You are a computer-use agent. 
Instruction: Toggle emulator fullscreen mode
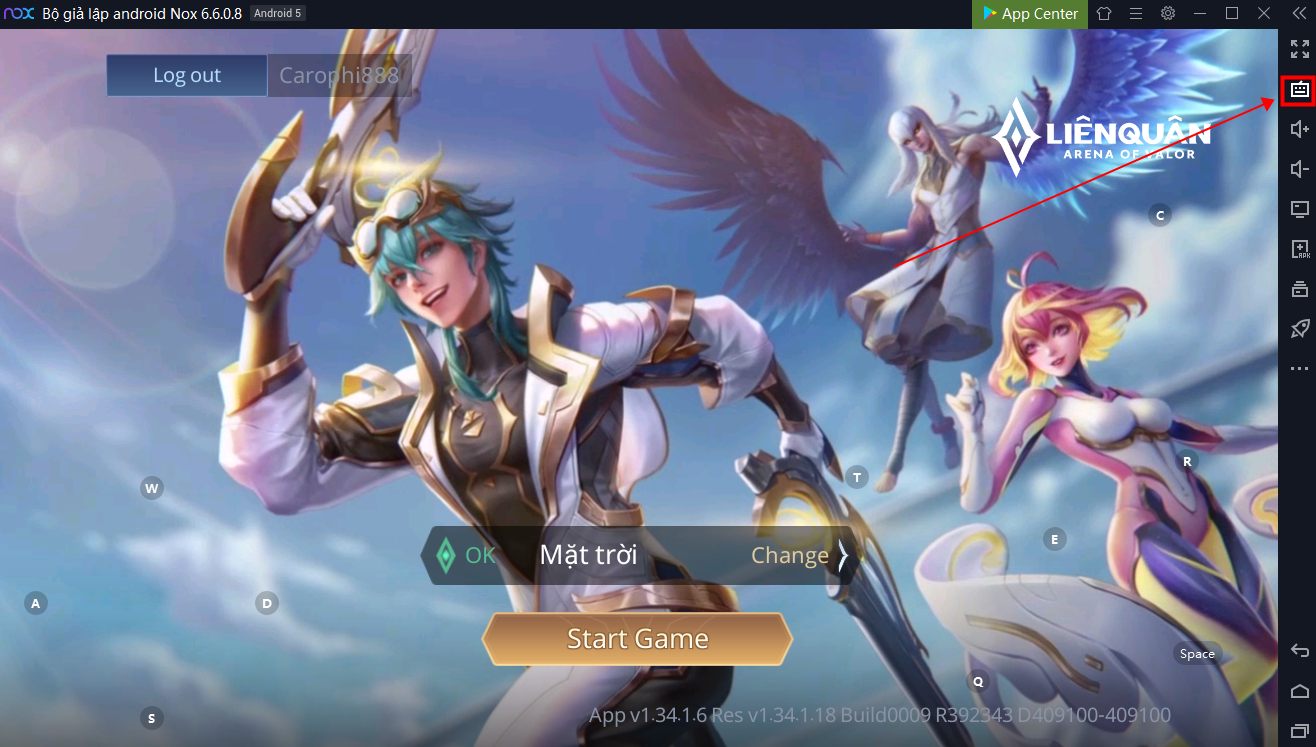1299,49
